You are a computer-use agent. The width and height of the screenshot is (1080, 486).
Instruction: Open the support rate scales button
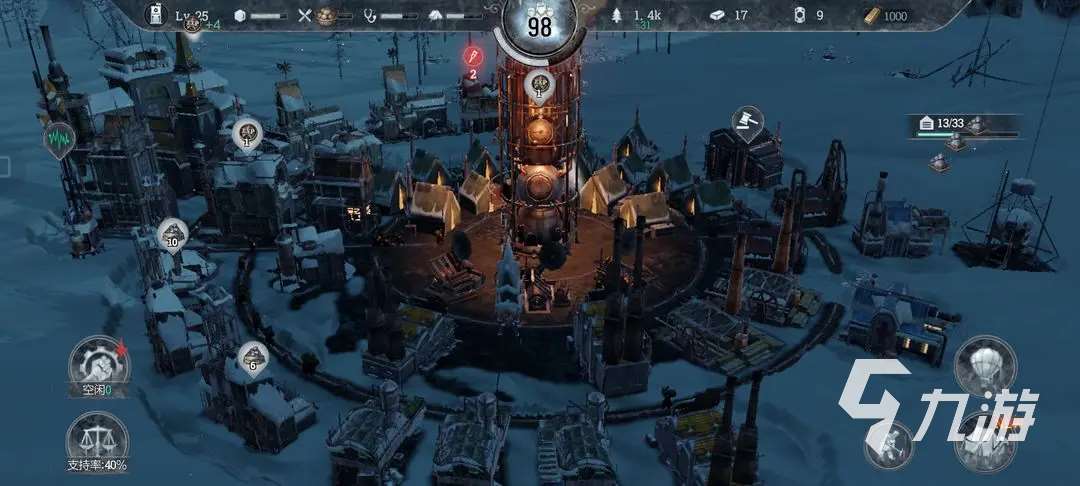(x=97, y=438)
